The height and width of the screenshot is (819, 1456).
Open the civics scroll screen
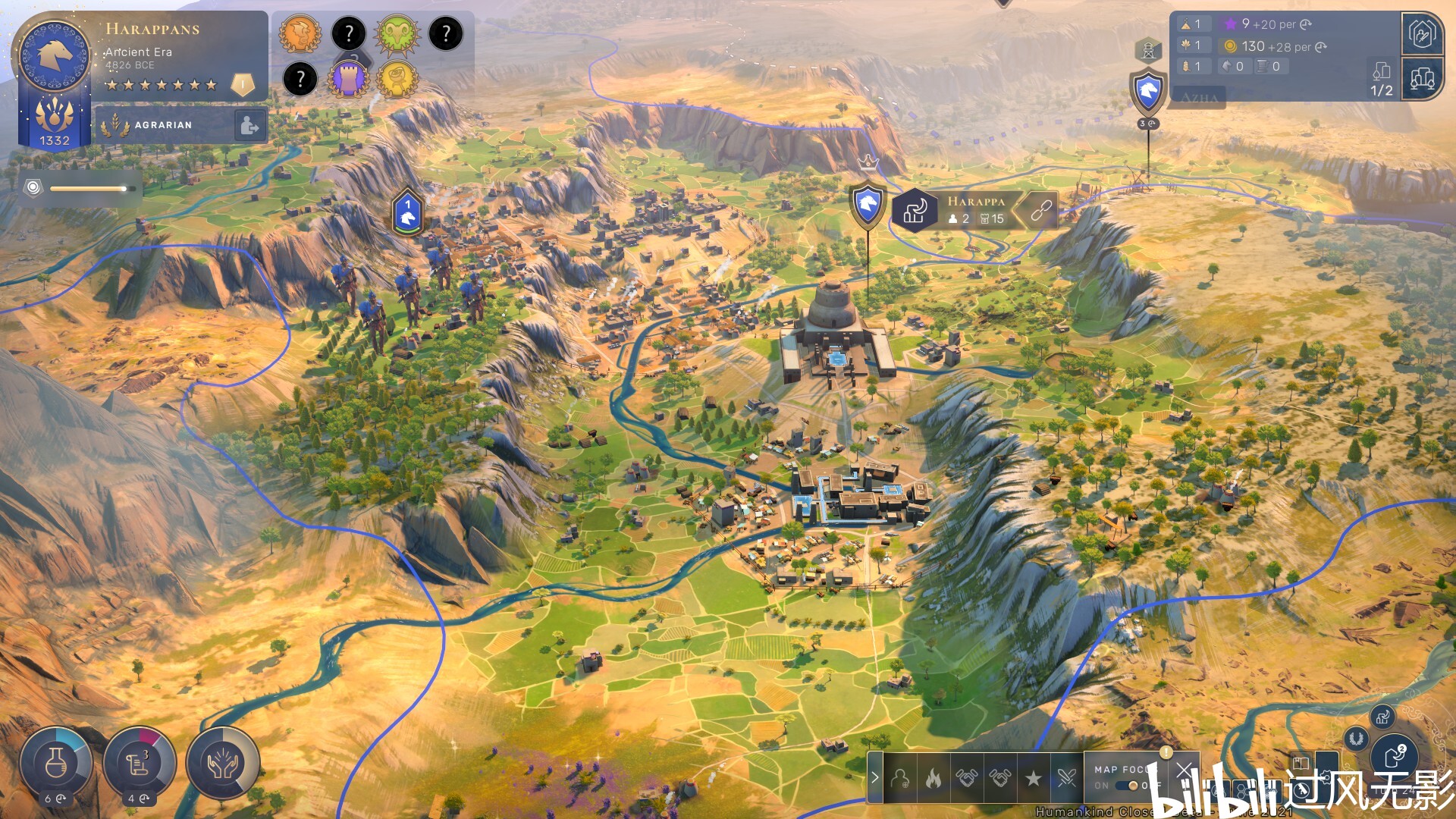point(140,763)
